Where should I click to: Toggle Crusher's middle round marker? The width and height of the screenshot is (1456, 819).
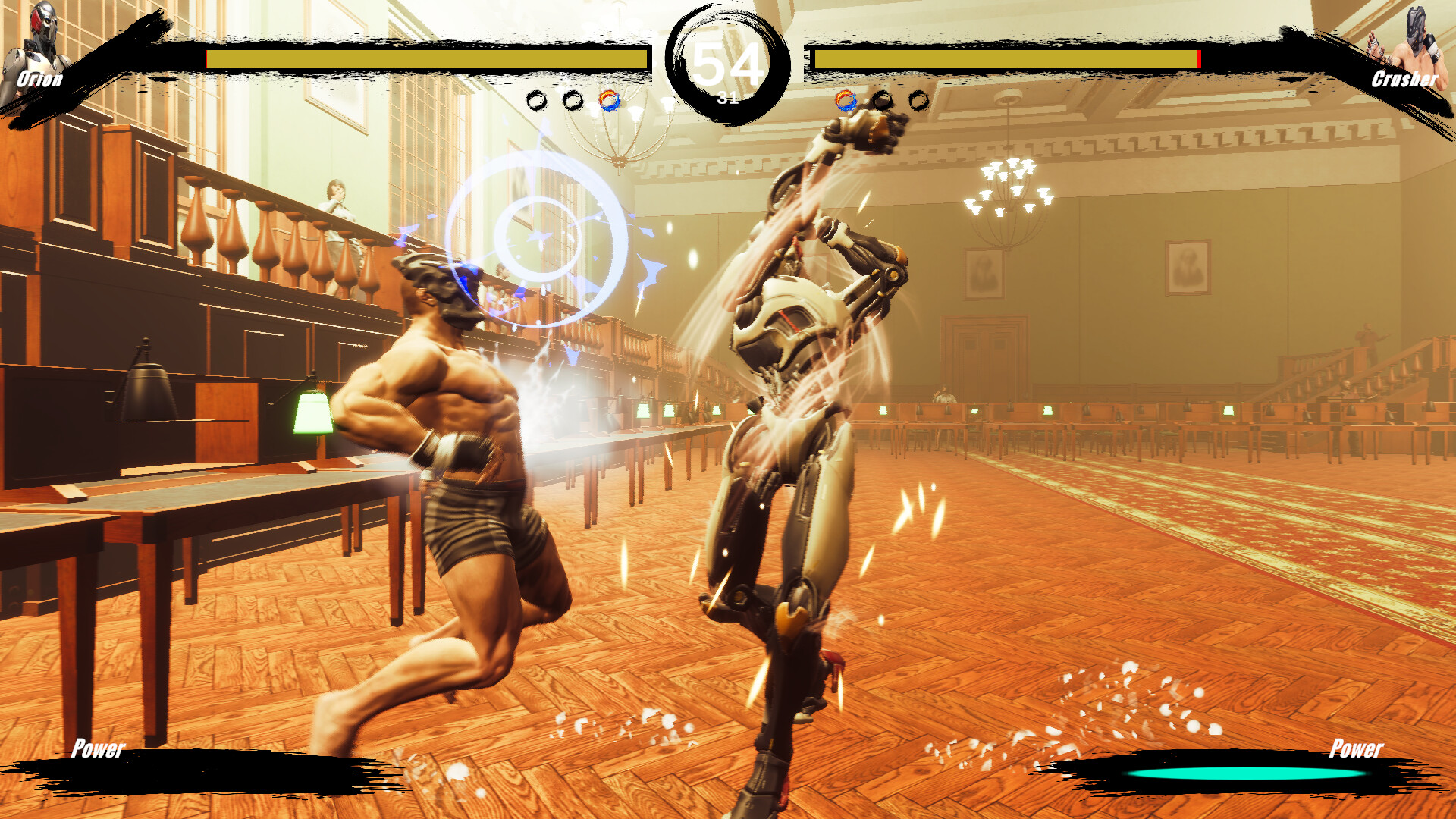(x=882, y=99)
